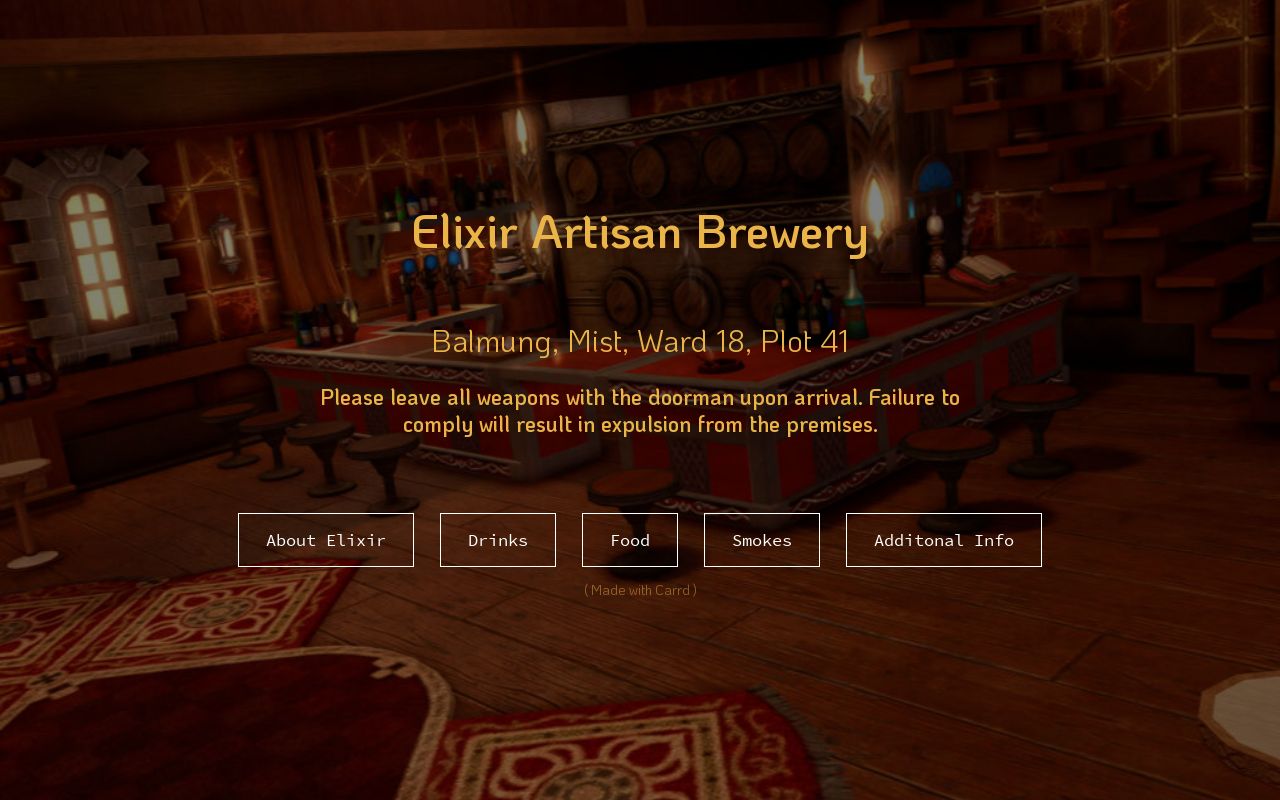
Task: Click the Drinks button's left border edge
Action: 440,540
